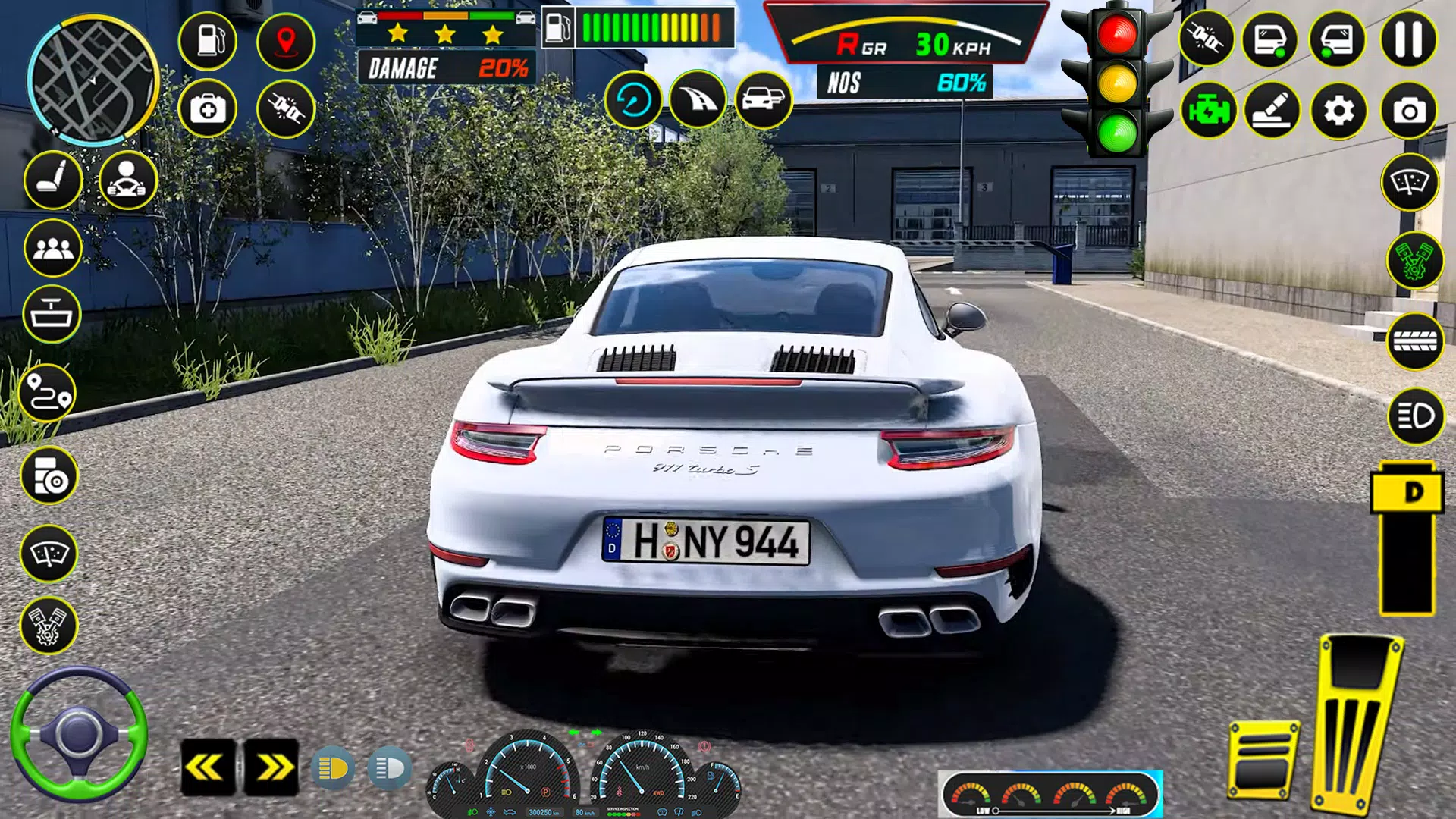The image size is (1456, 819).
Task: Open the three-people passengers button
Action: 52,248
